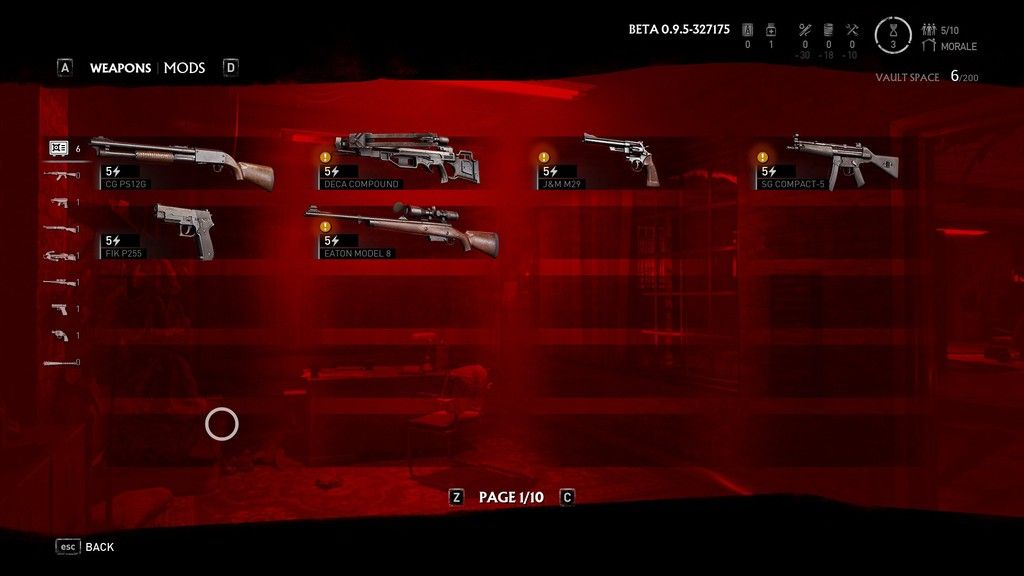Switch to the Weapons tab
The image size is (1024, 576).
[x=120, y=68]
